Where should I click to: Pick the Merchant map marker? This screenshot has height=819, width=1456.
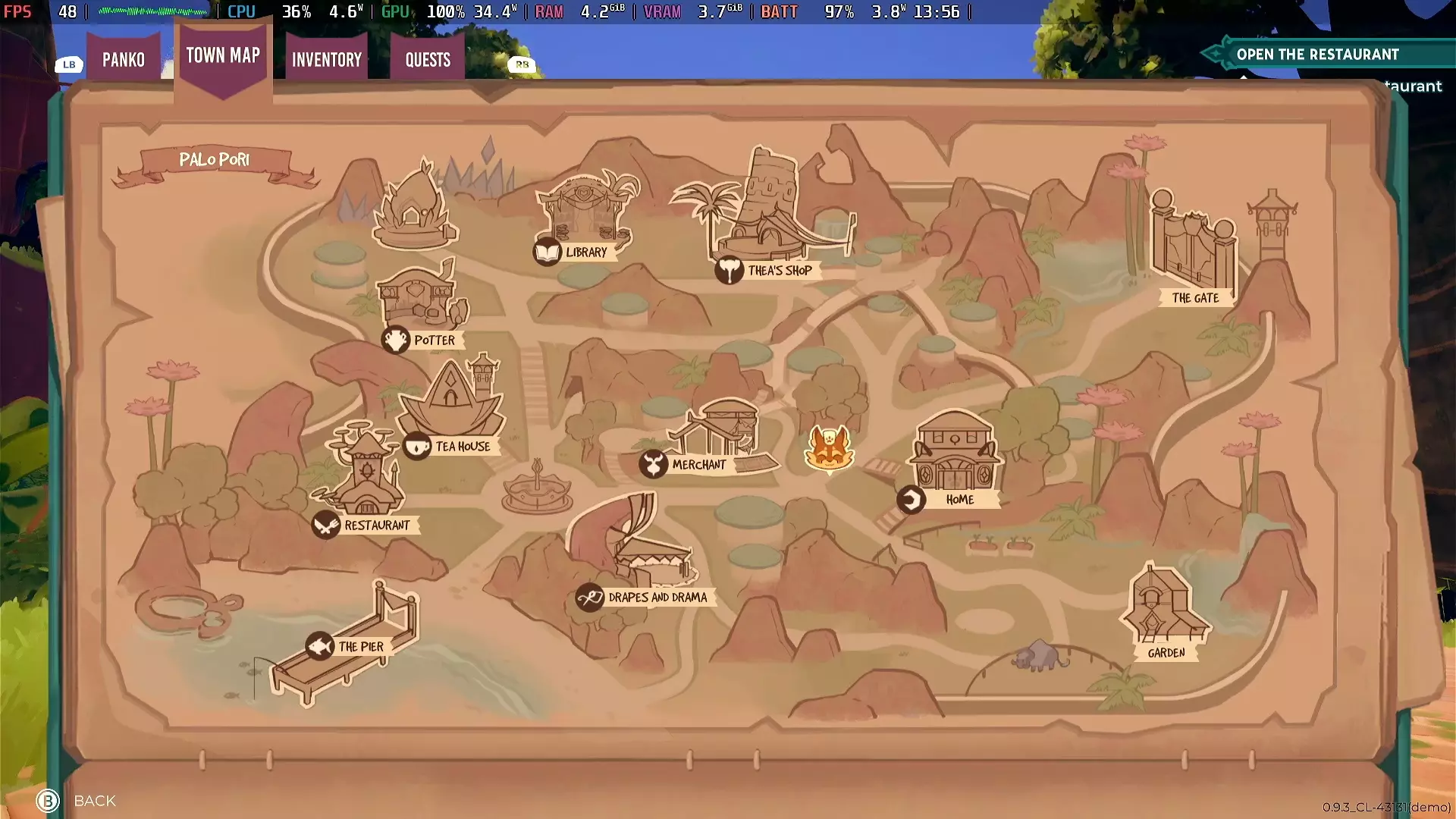(x=653, y=465)
